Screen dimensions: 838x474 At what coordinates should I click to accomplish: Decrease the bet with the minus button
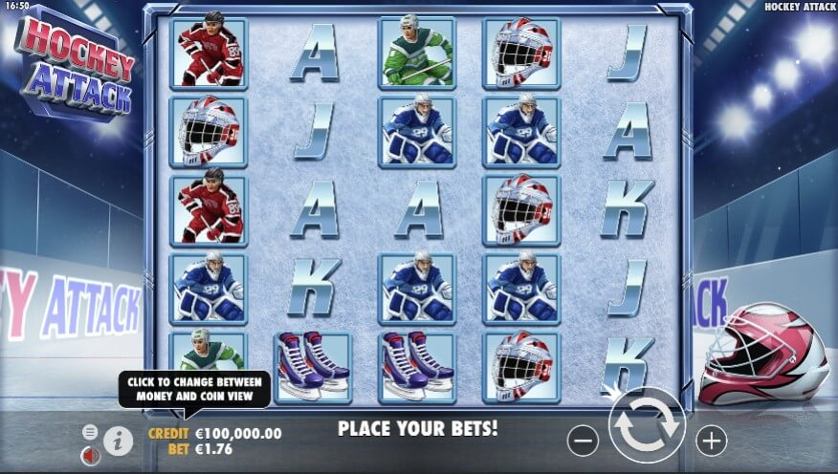(583, 439)
